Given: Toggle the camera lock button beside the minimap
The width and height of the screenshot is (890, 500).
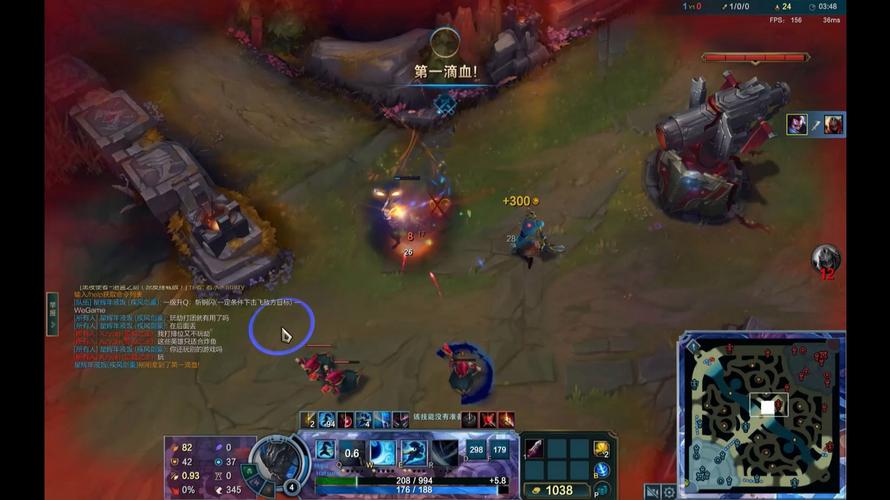Looking at the screenshot, I should 652,491.
